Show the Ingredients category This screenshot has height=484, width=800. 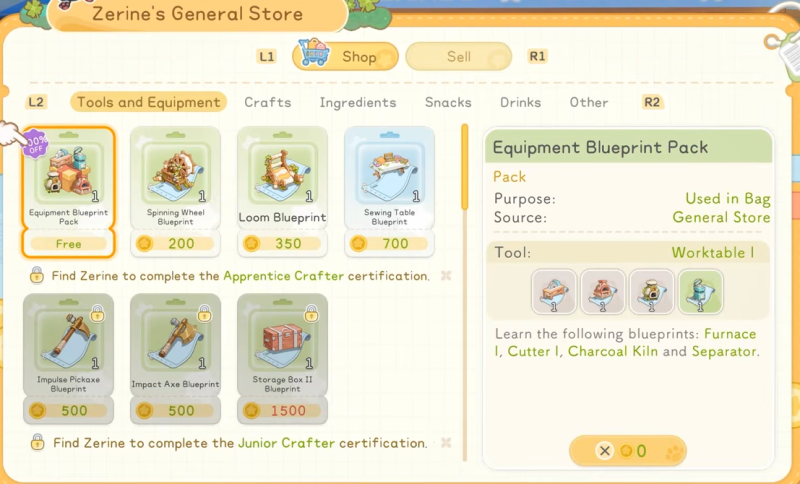click(357, 102)
